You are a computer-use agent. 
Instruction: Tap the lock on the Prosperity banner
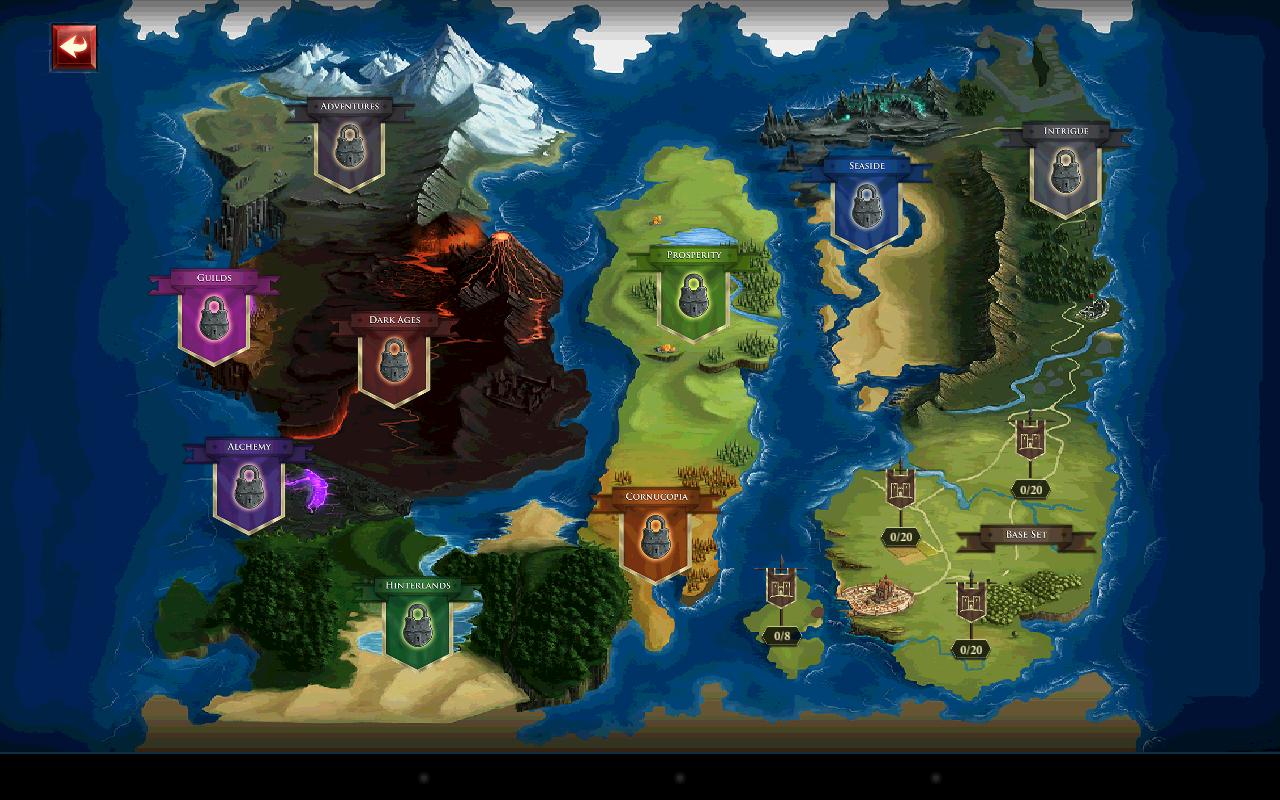coord(693,296)
